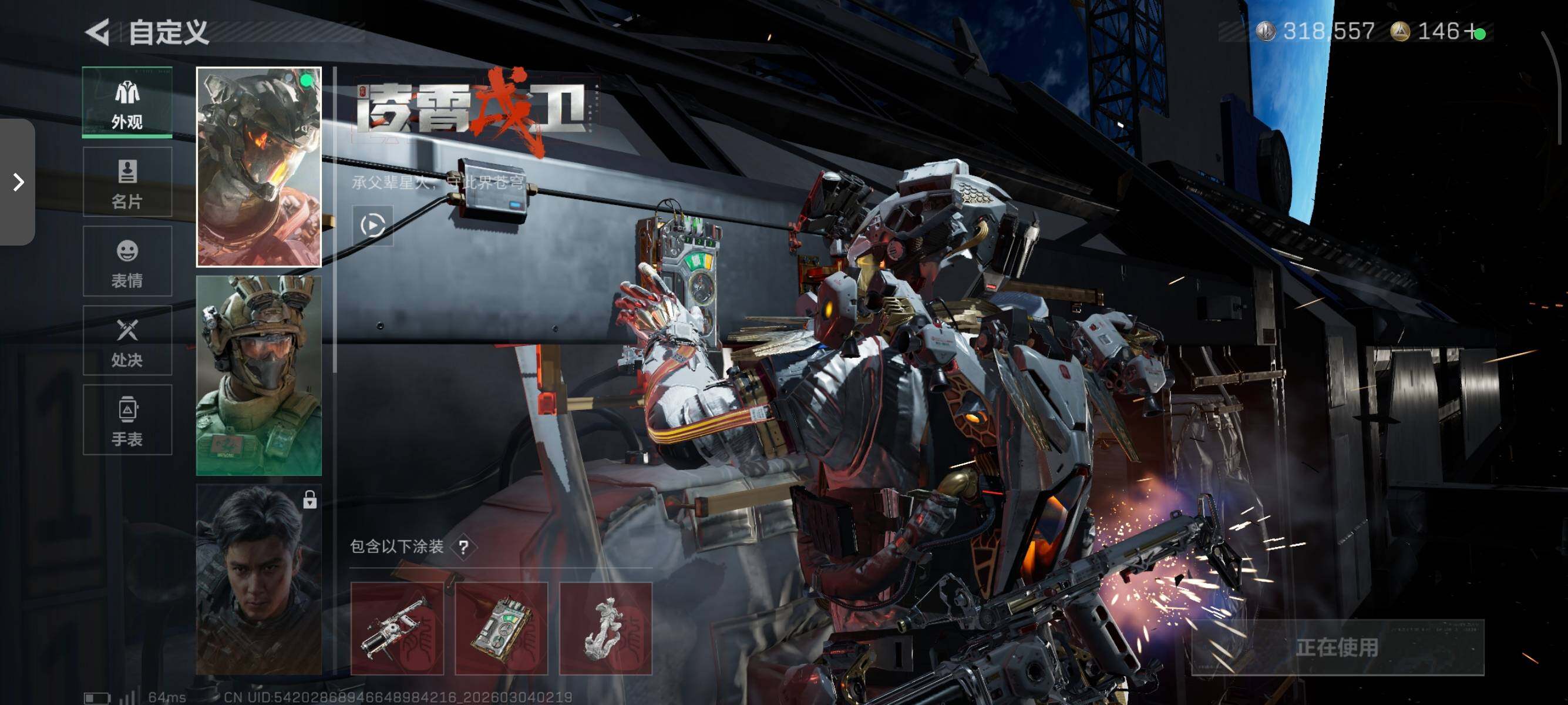Screen dimensions: 1568x705
Task: Show help for 包含以下涂装
Action: (x=464, y=547)
